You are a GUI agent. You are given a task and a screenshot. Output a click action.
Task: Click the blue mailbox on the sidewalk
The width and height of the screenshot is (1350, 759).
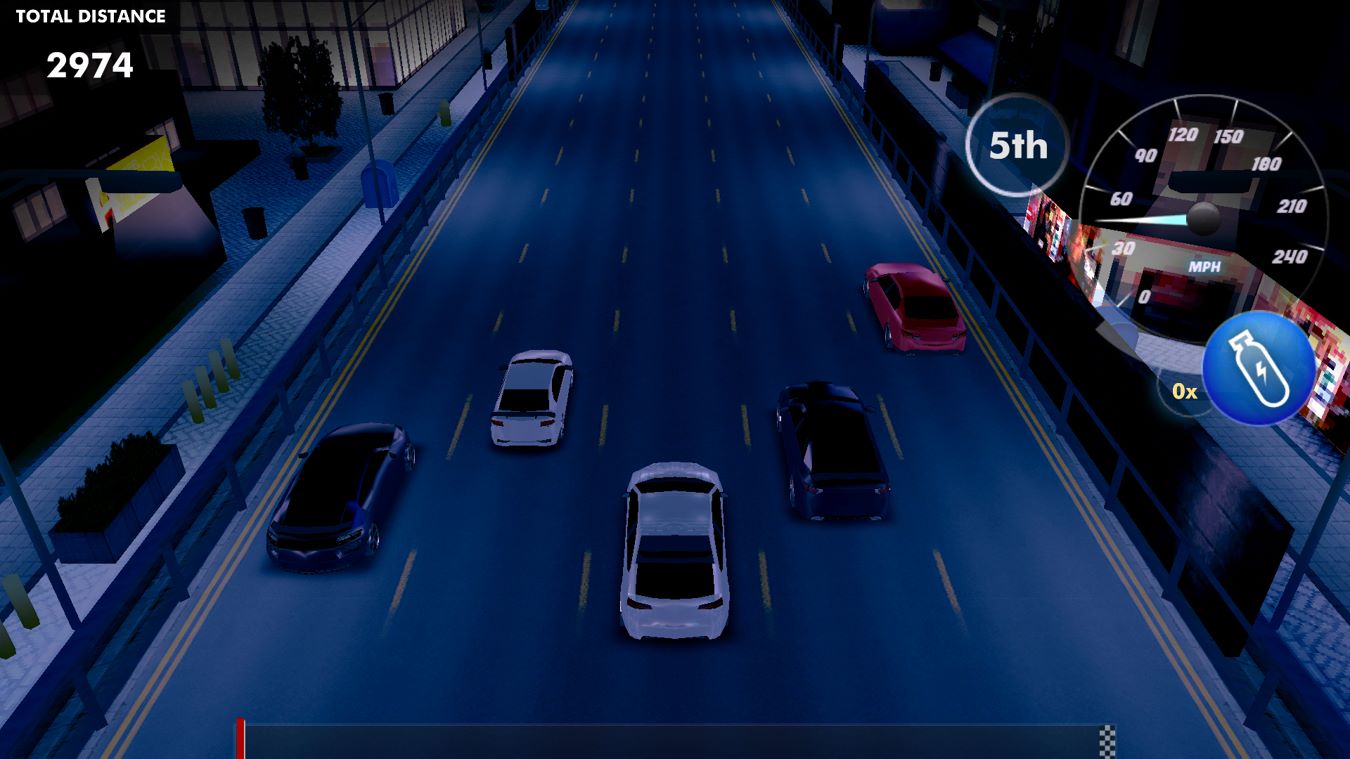[380, 185]
